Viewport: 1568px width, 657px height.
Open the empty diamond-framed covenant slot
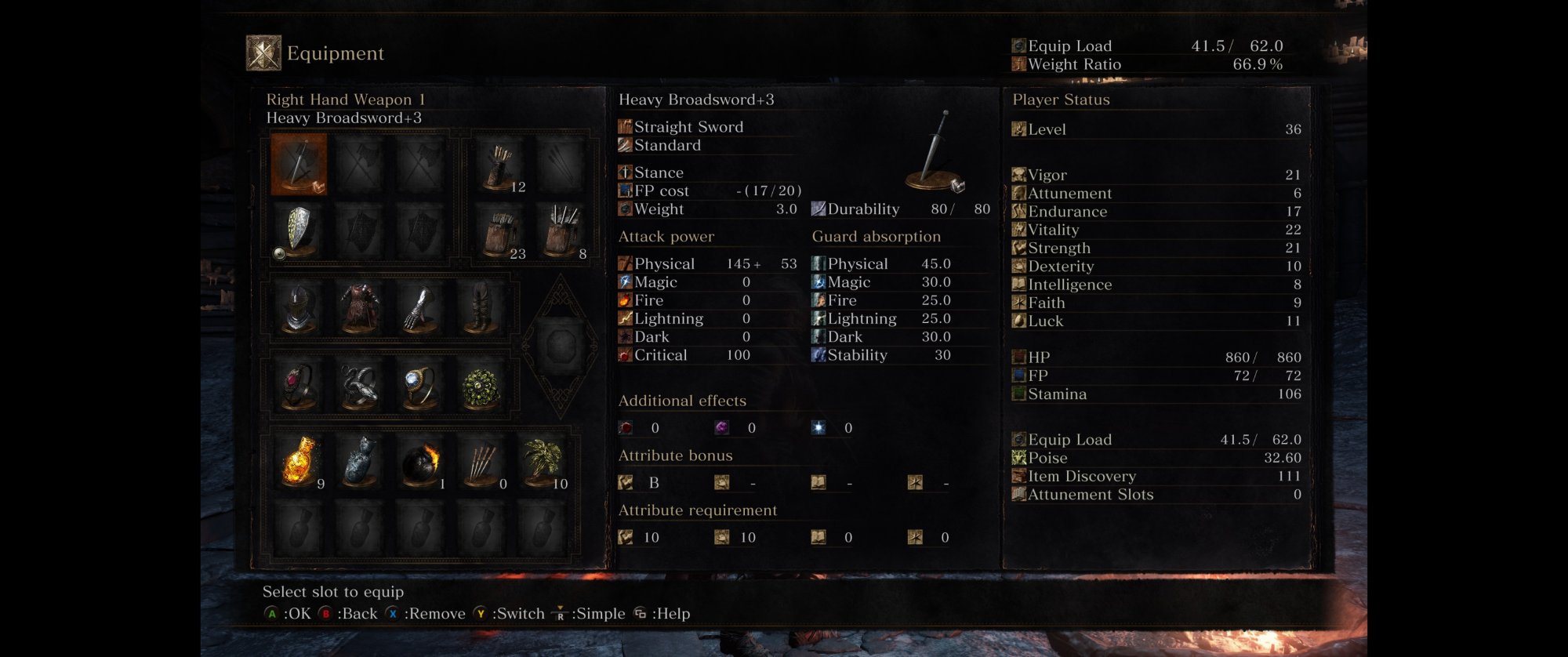tap(561, 345)
